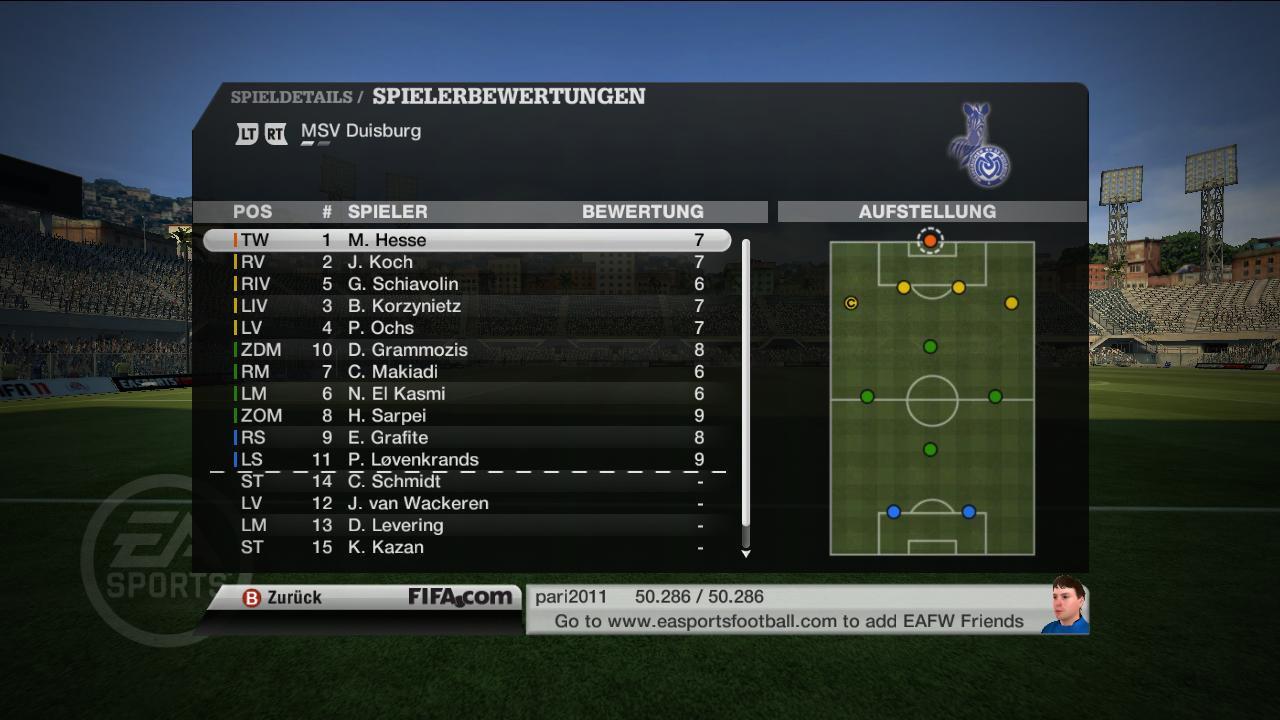Choose E. Grafite row
The height and width of the screenshot is (720, 1280).
[466, 438]
